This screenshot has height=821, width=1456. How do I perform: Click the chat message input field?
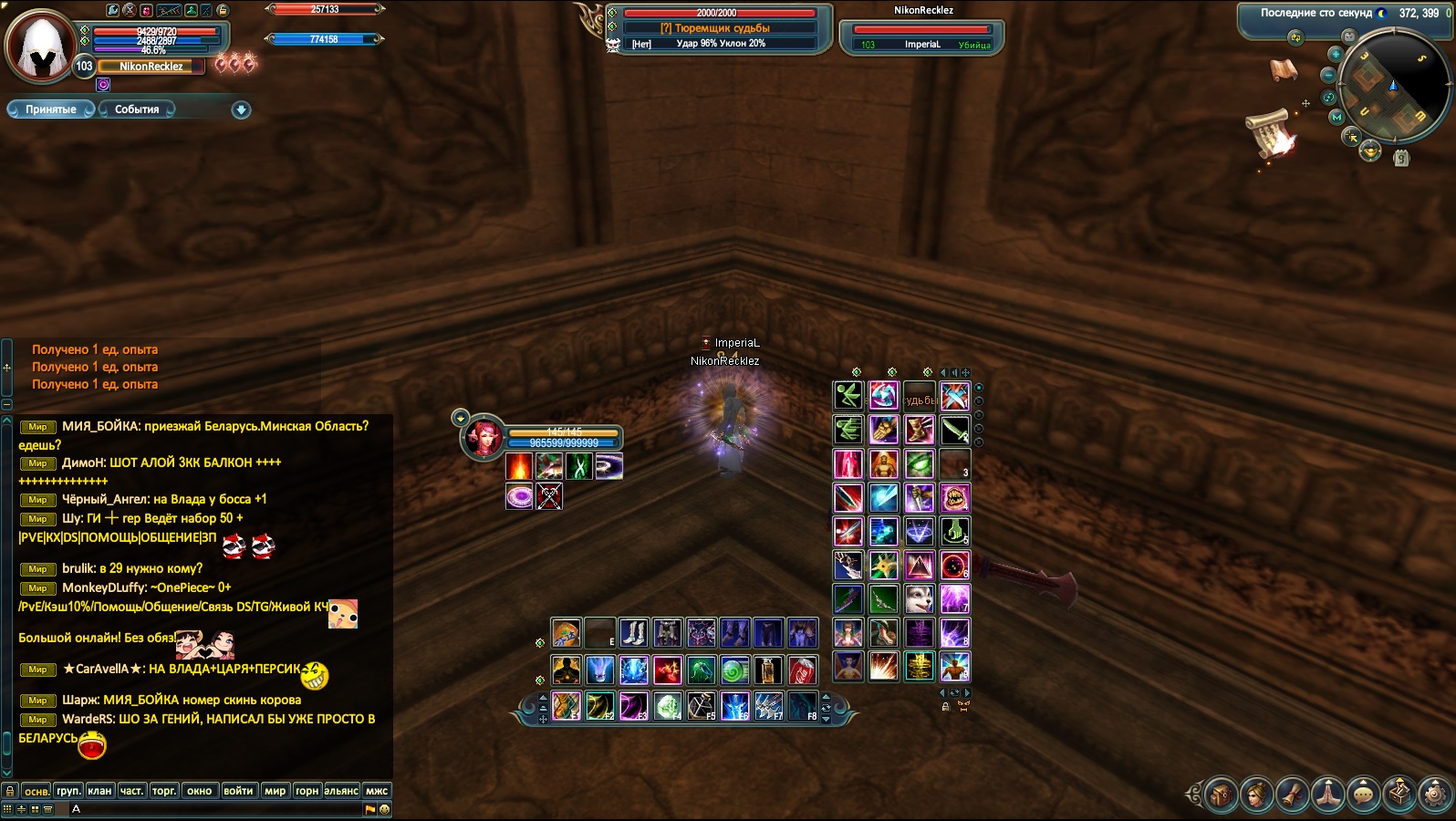(219, 809)
